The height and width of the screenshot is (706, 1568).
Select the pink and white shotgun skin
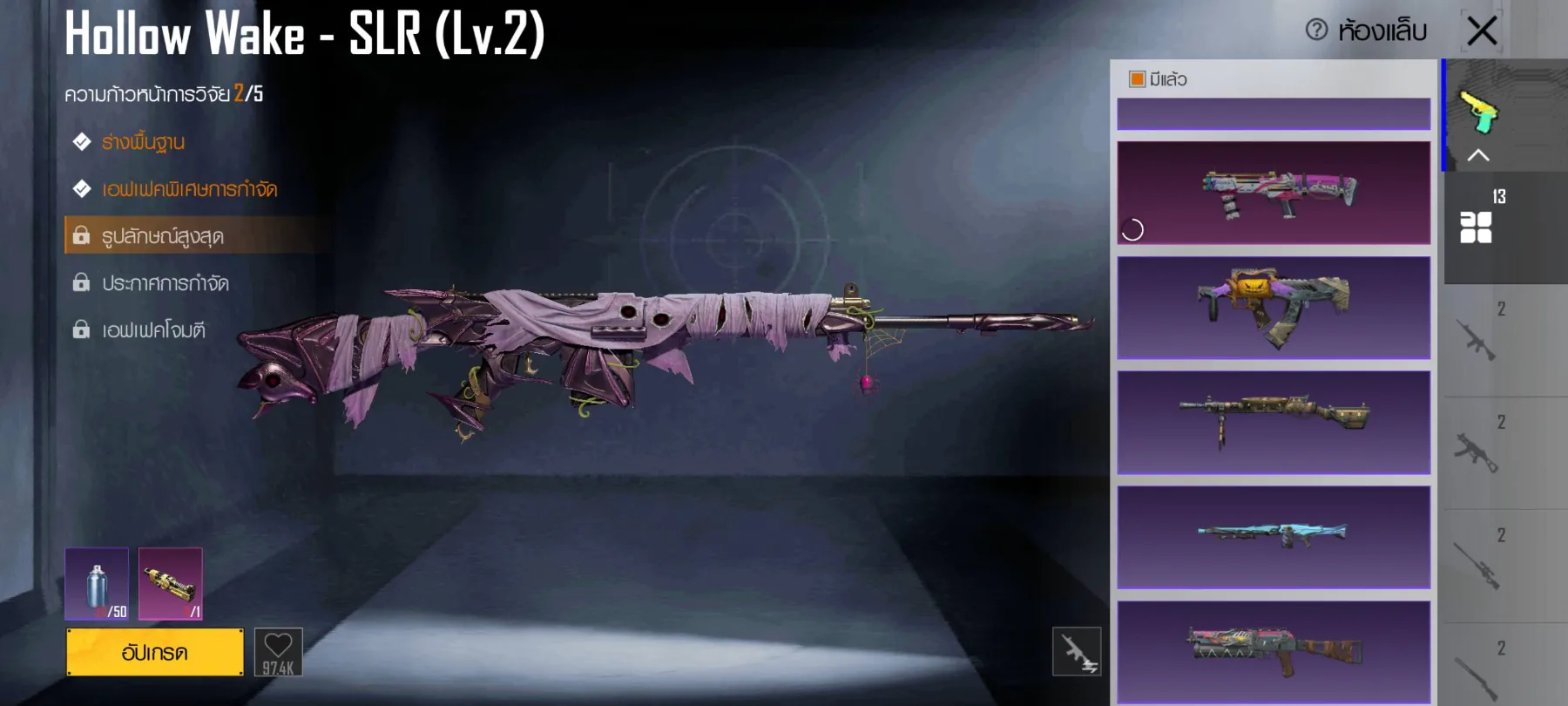click(1274, 193)
